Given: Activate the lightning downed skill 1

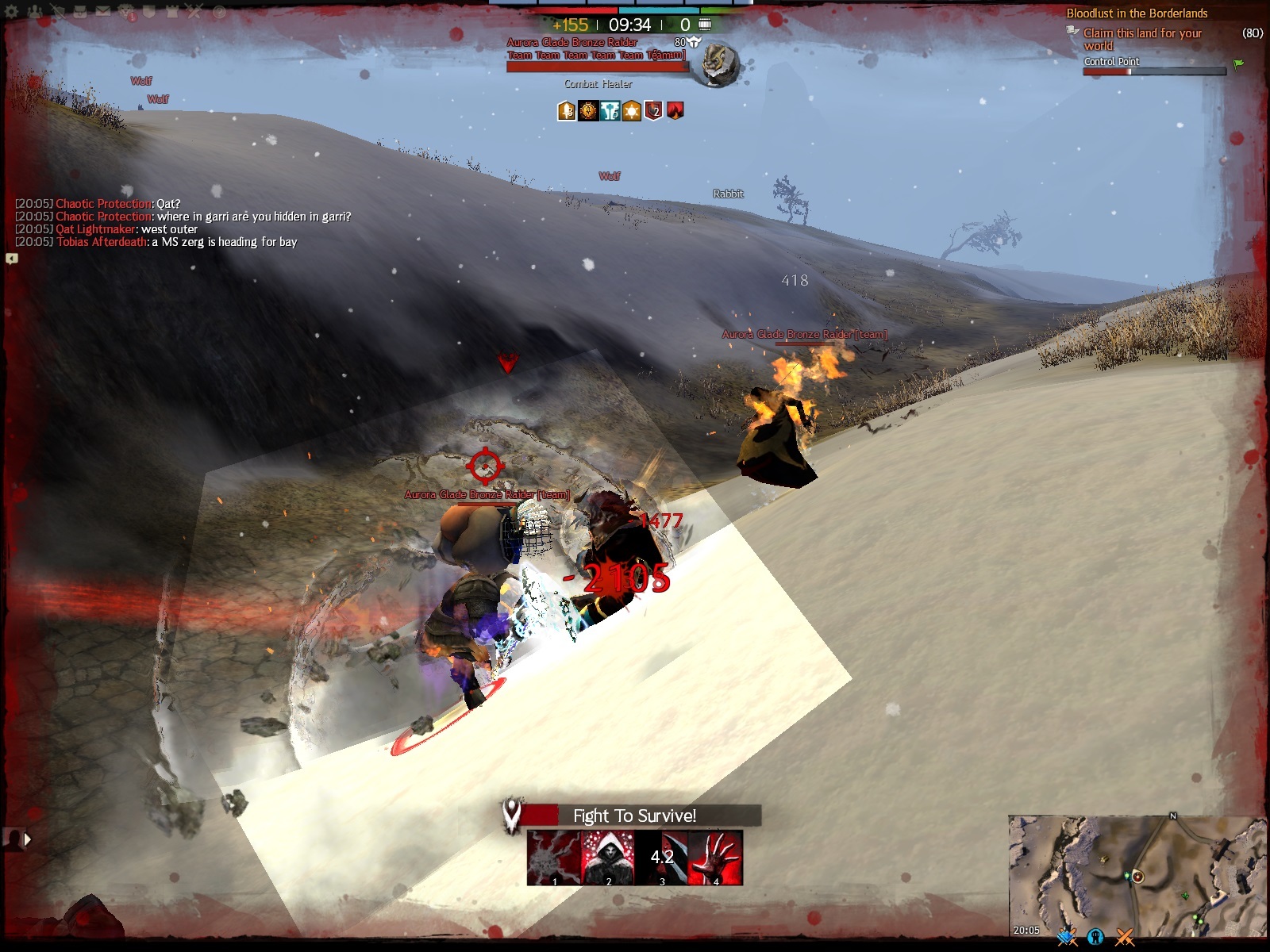Looking at the screenshot, I should click(554, 858).
